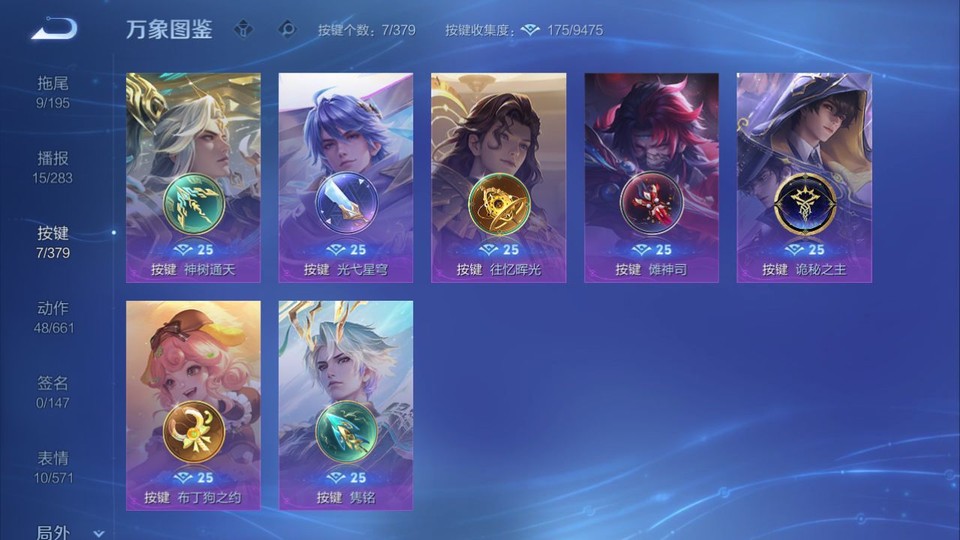Viewport: 960px width, 540px height.
Task: Select the 隽铭 key skin card
Action: click(x=346, y=405)
